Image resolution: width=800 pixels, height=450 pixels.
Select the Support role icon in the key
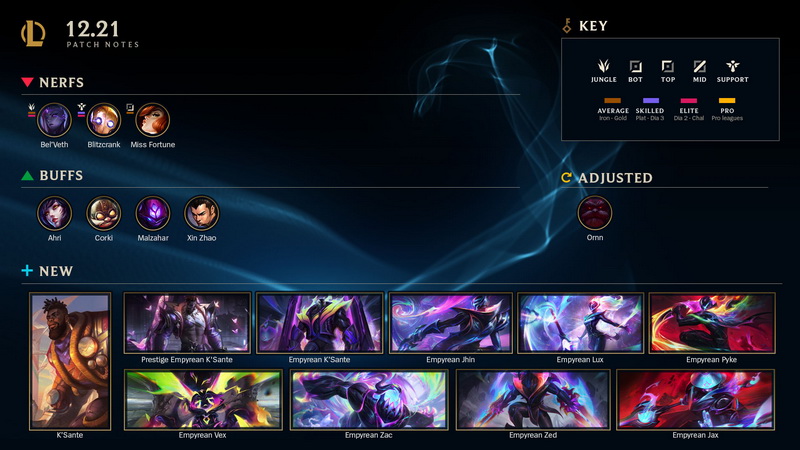732,66
